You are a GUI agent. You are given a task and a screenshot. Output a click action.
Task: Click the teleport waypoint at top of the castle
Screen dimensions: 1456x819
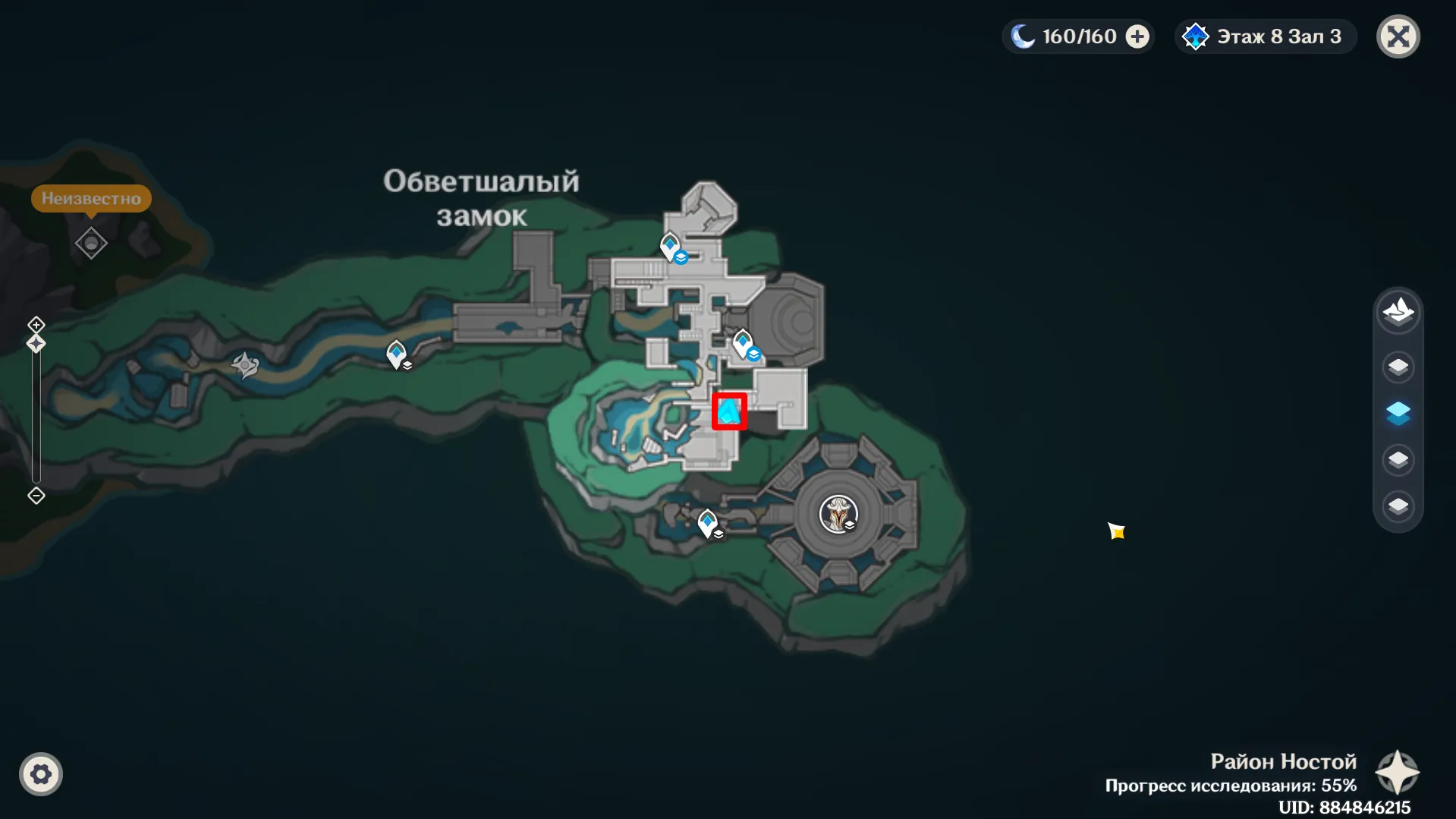[x=671, y=245]
